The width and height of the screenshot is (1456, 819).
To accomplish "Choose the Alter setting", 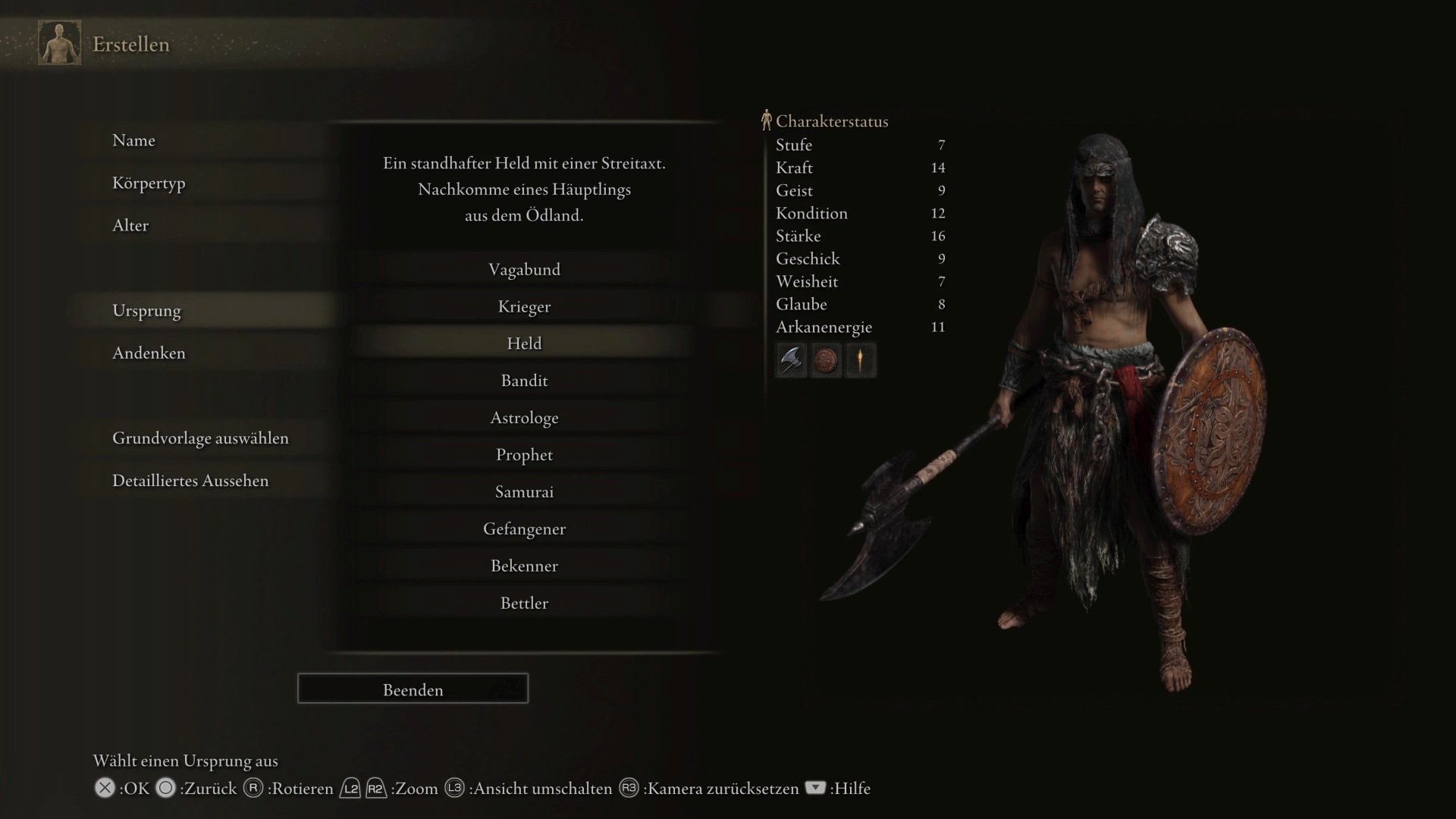I will click(x=130, y=225).
